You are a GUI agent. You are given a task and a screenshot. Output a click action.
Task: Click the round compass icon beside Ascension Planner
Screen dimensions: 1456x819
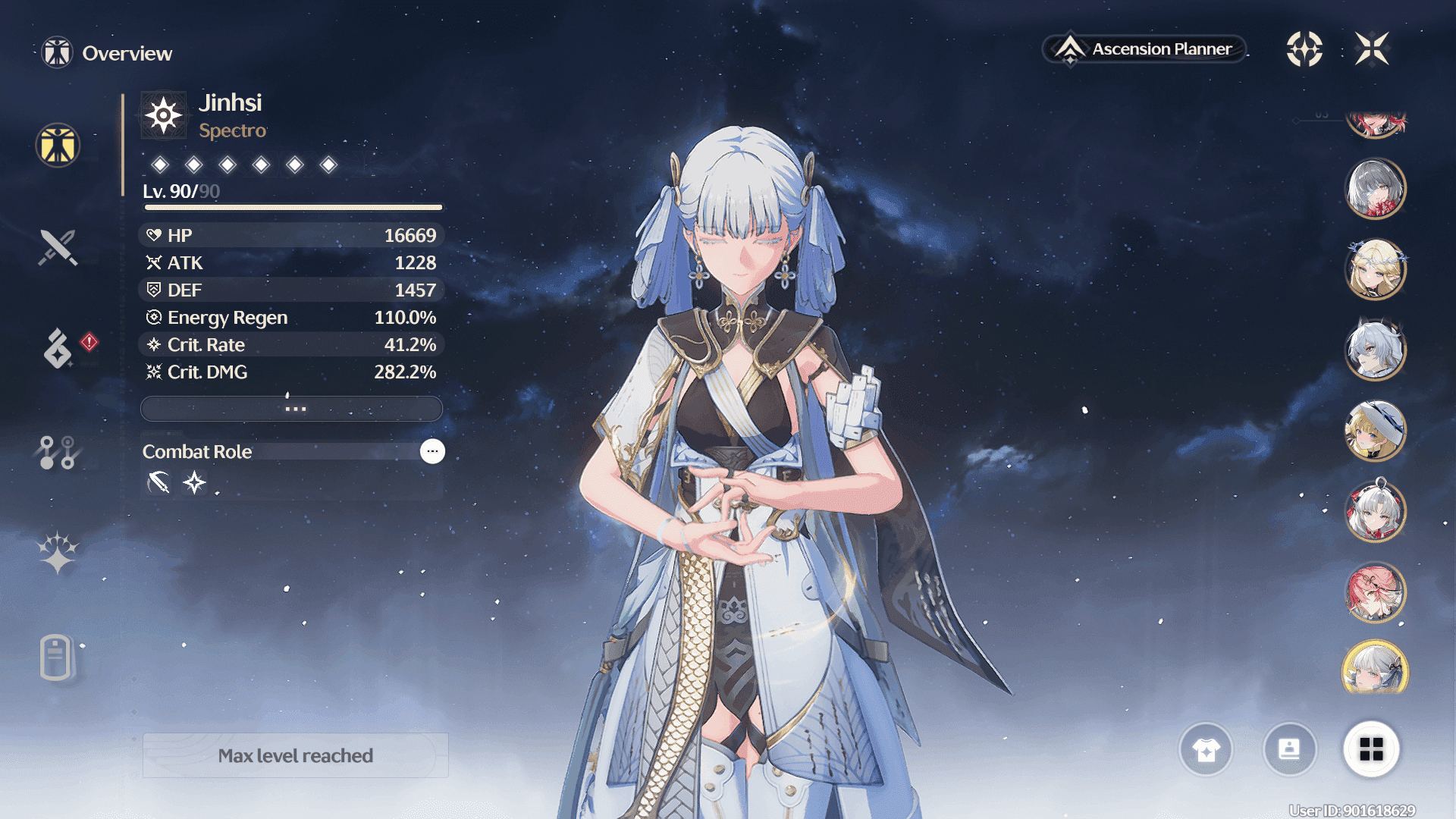pos(1304,49)
